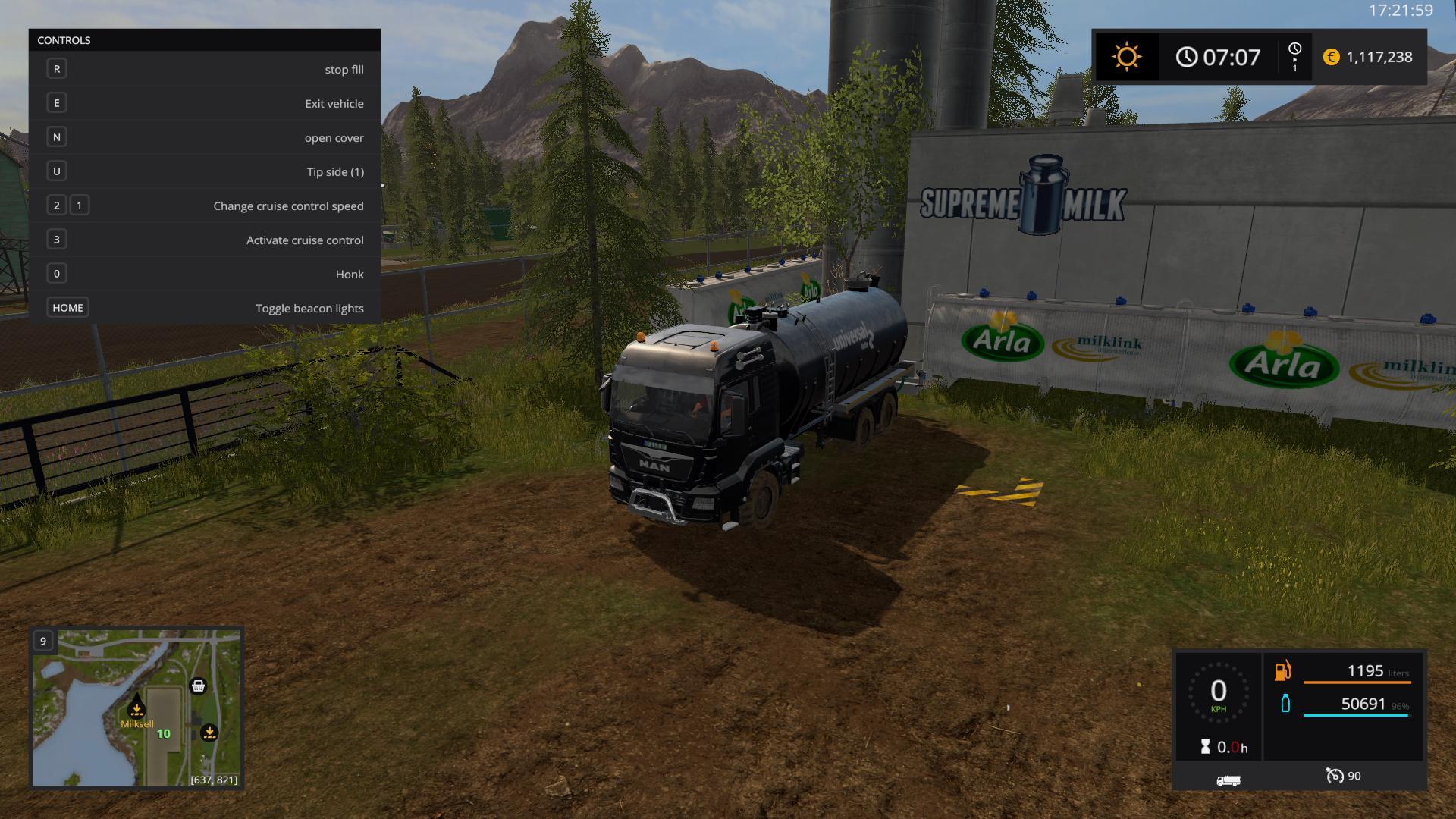Toggle the cruise control speed icon
The image size is (1456, 819).
pyautogui.click(x=1334, y=776)
